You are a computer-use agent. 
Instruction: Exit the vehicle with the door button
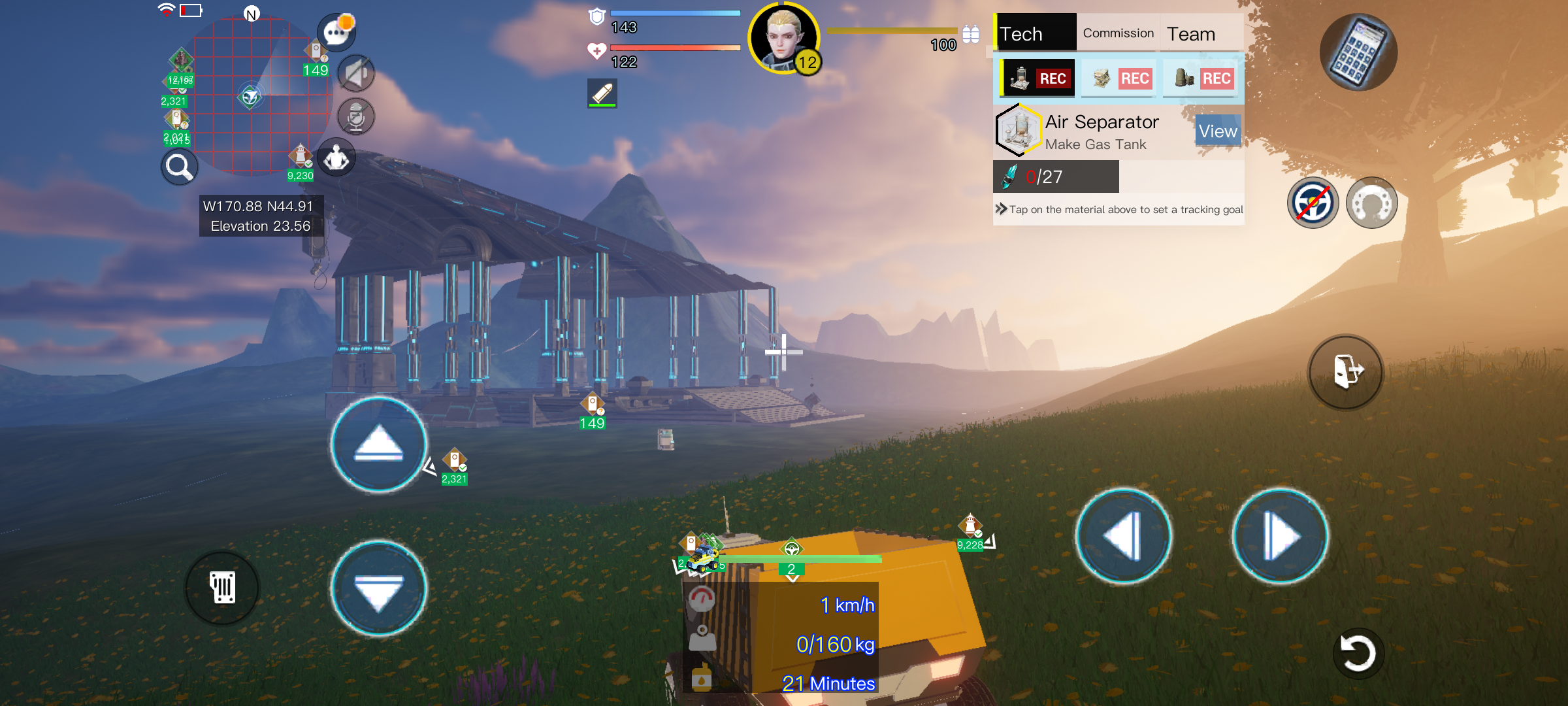pyautogui.click(x=1345, y=372)
